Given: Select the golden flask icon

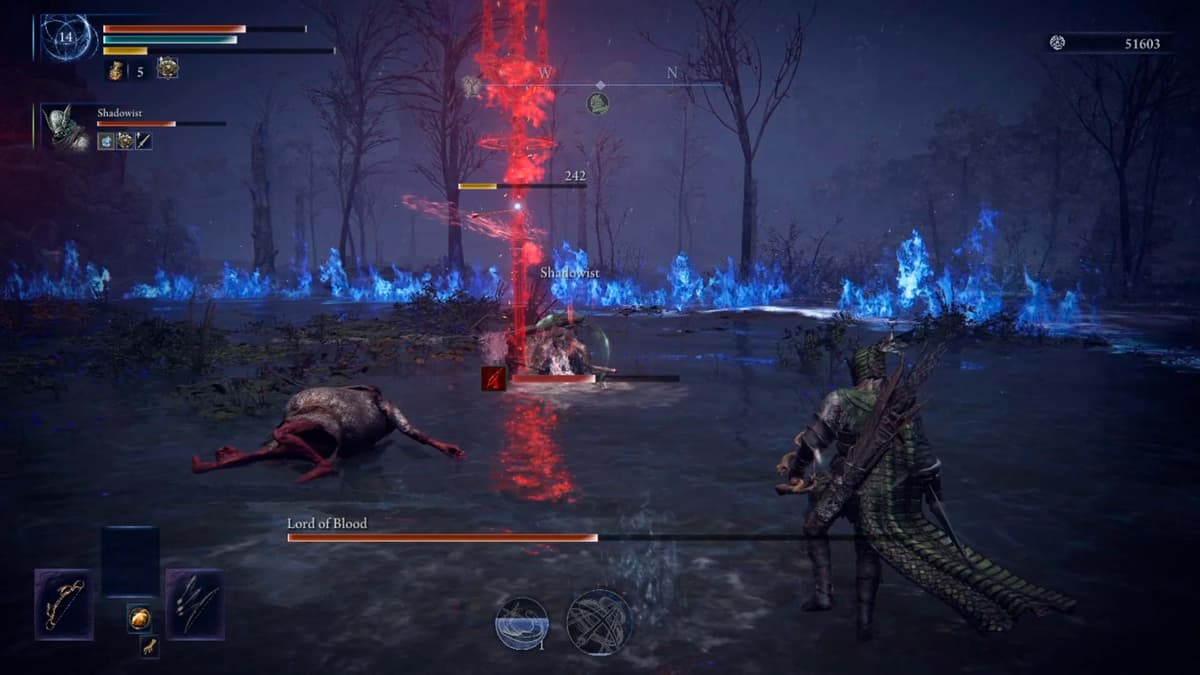Looking at the screenshot, I should coord(115,70).
